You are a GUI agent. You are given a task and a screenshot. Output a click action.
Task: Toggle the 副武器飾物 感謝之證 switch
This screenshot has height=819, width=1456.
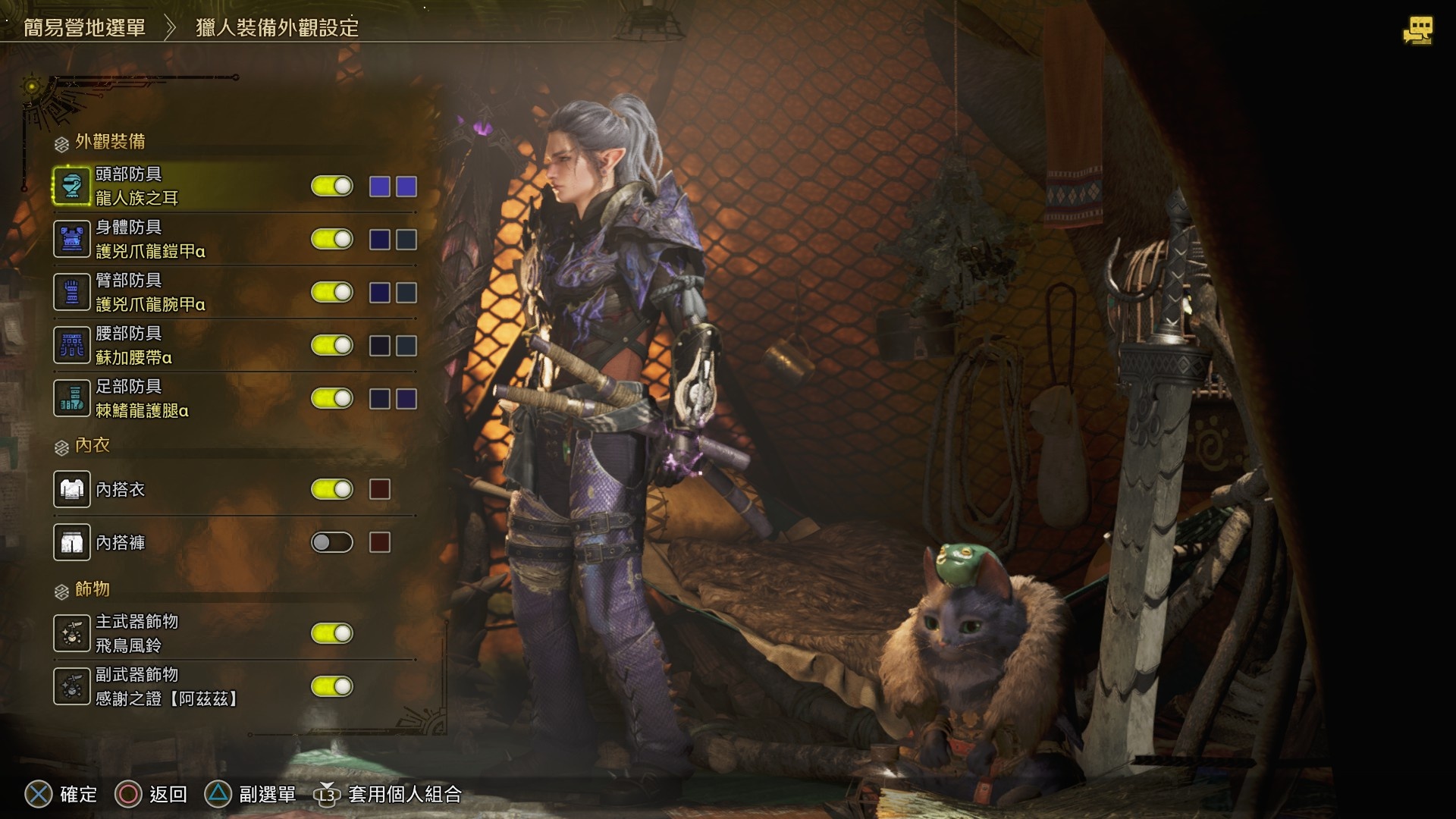tap(332, 687)
